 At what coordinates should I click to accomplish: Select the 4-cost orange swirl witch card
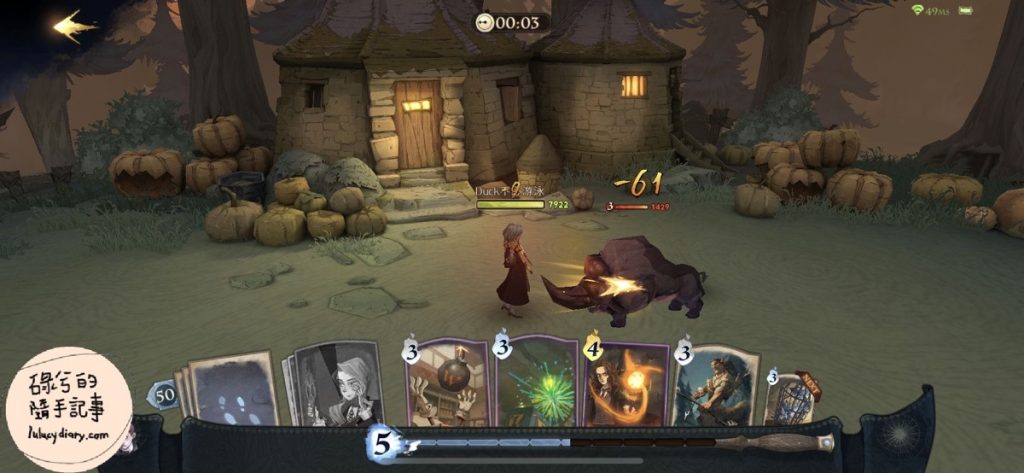pyautogui.click(x=625, y=384)
